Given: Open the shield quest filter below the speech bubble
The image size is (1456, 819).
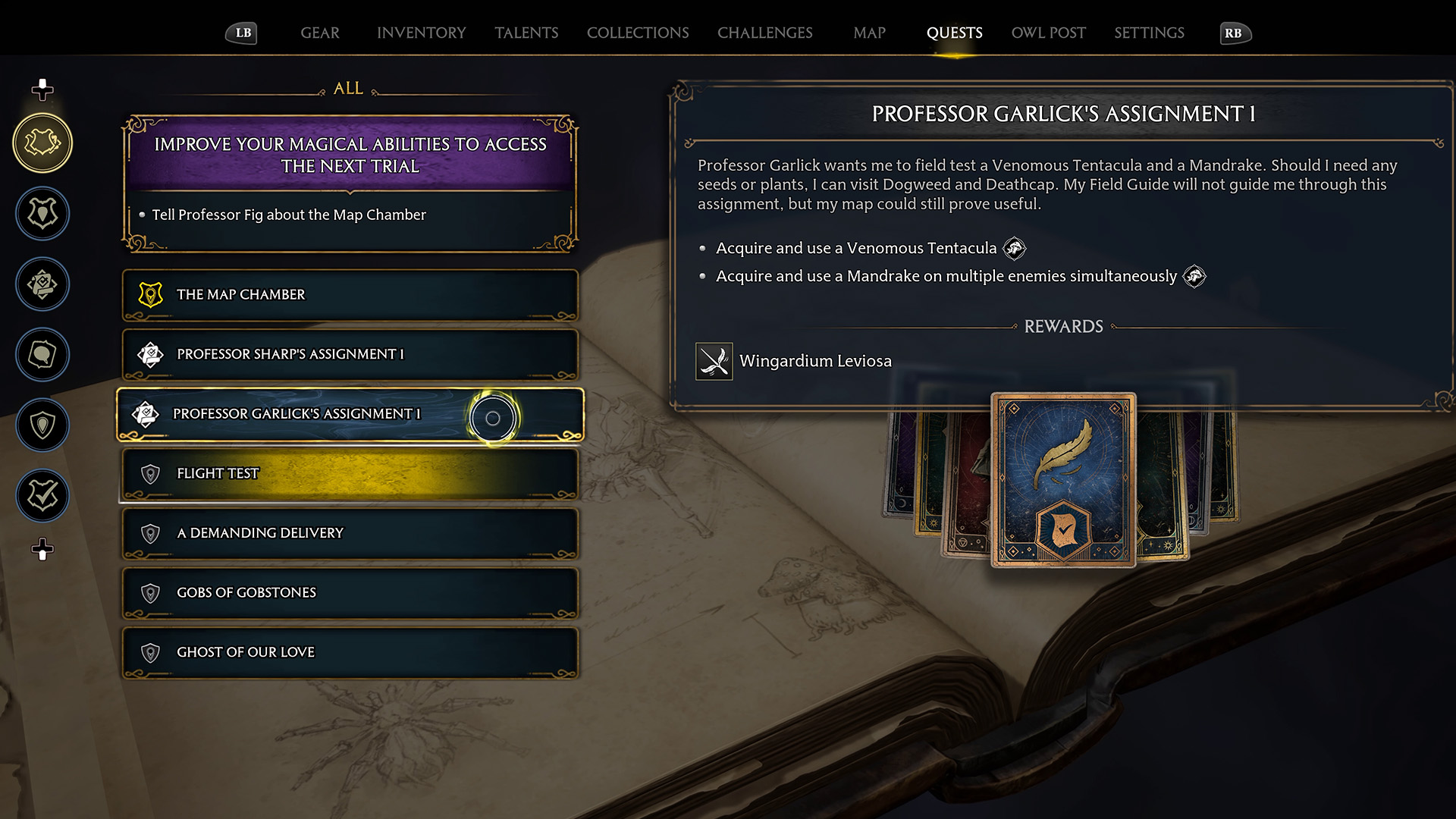Looking at the screenshot, I should tap(42, 425).
